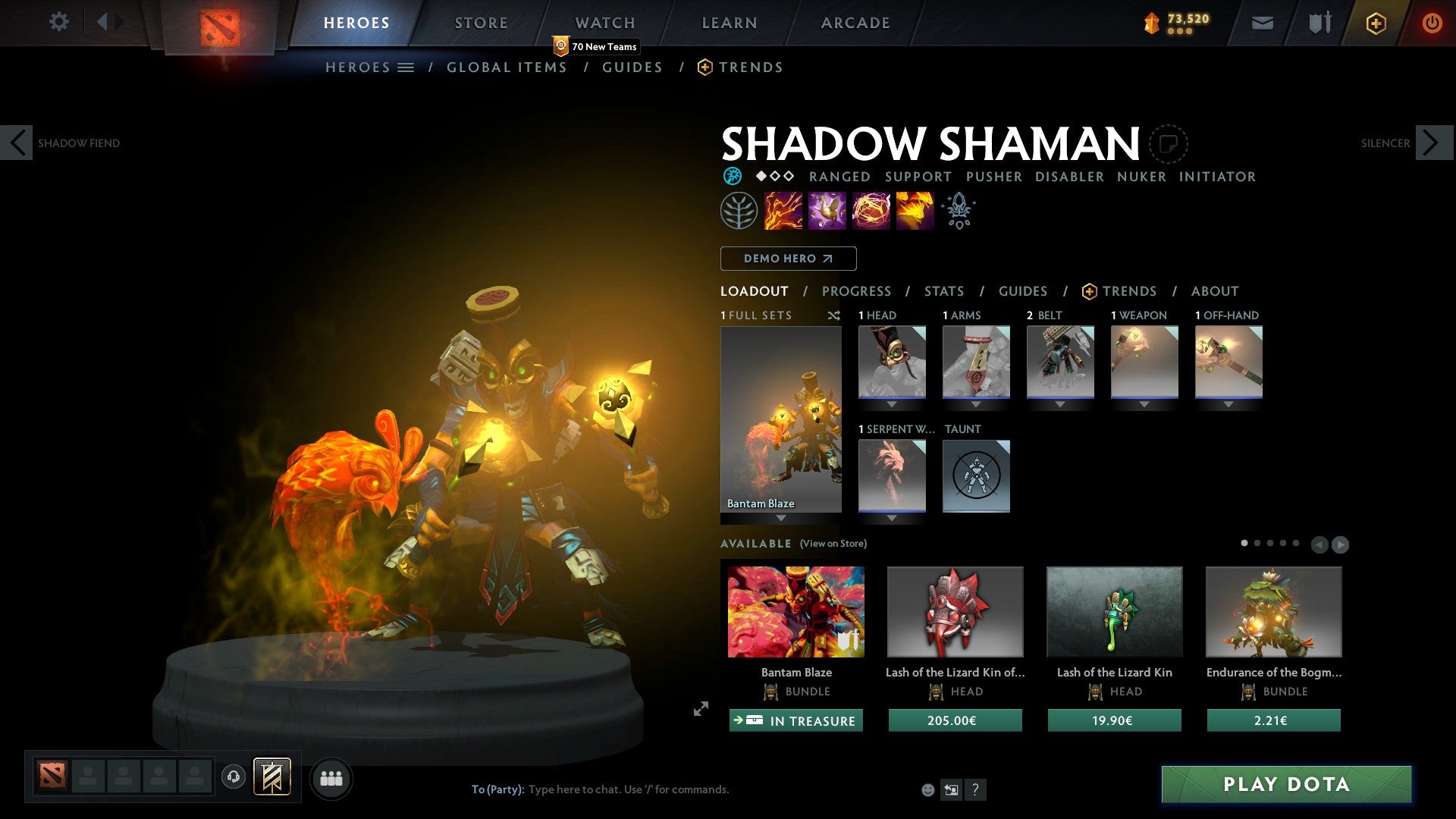
Task: Click the Aghanim's Scepter upgrade icon
Action: (x=958, y=210)
